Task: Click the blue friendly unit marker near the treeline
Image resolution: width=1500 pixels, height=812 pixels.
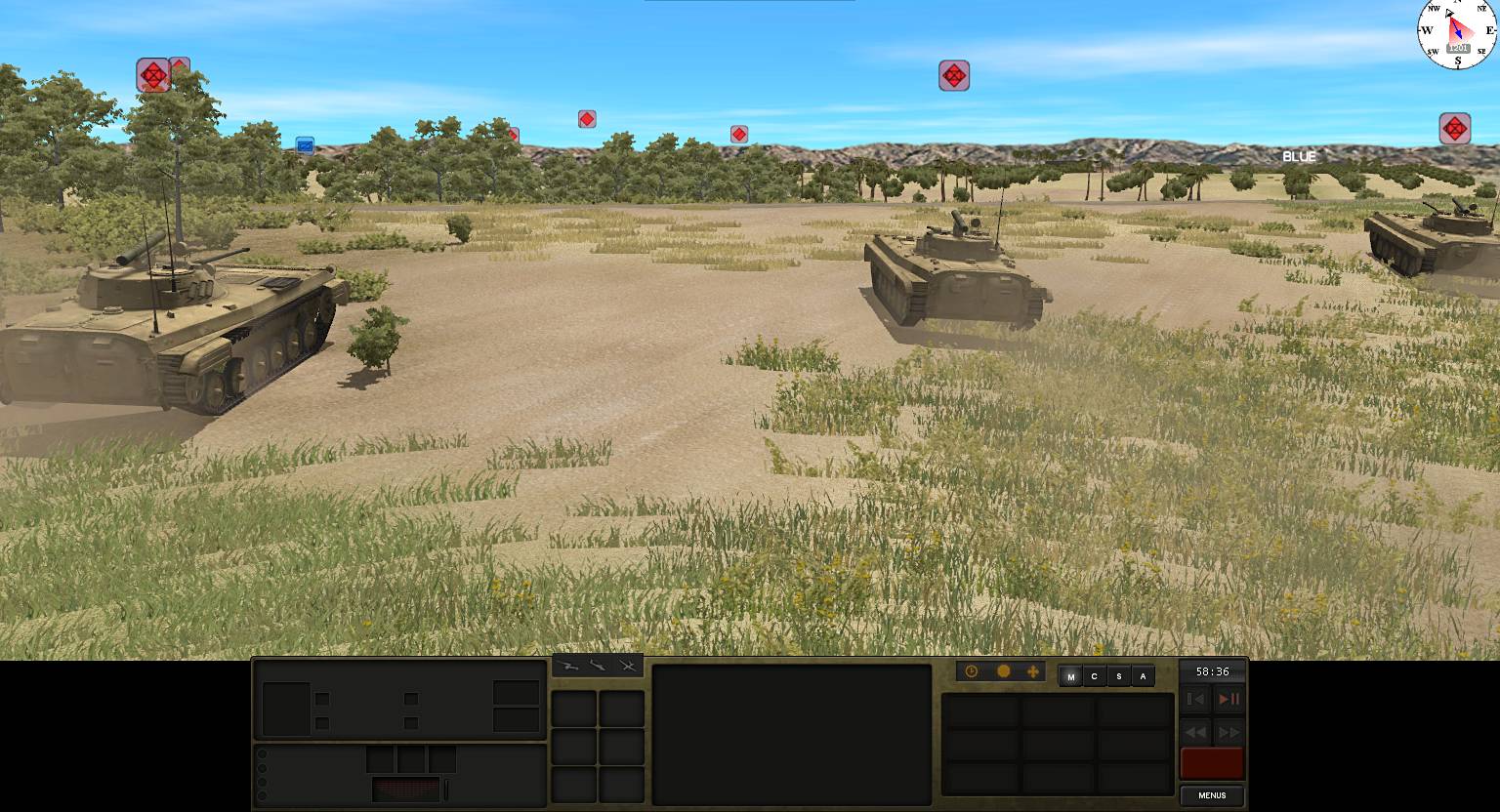Action: [x=307, y=144]
